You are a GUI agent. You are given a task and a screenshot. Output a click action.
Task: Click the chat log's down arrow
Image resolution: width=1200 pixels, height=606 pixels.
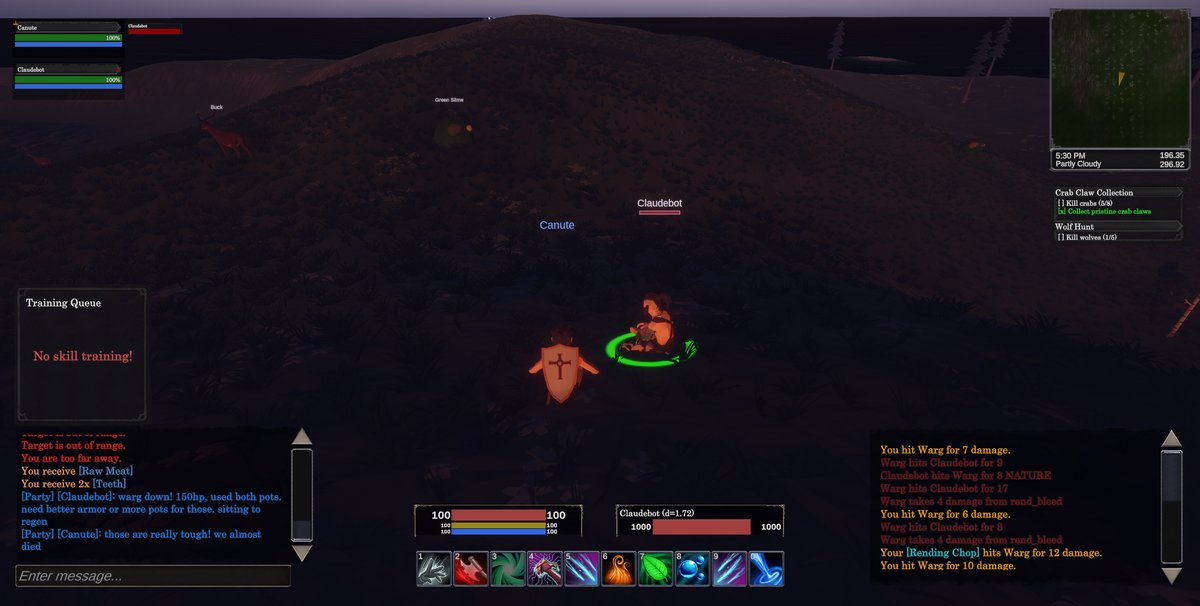coord(302,553)
